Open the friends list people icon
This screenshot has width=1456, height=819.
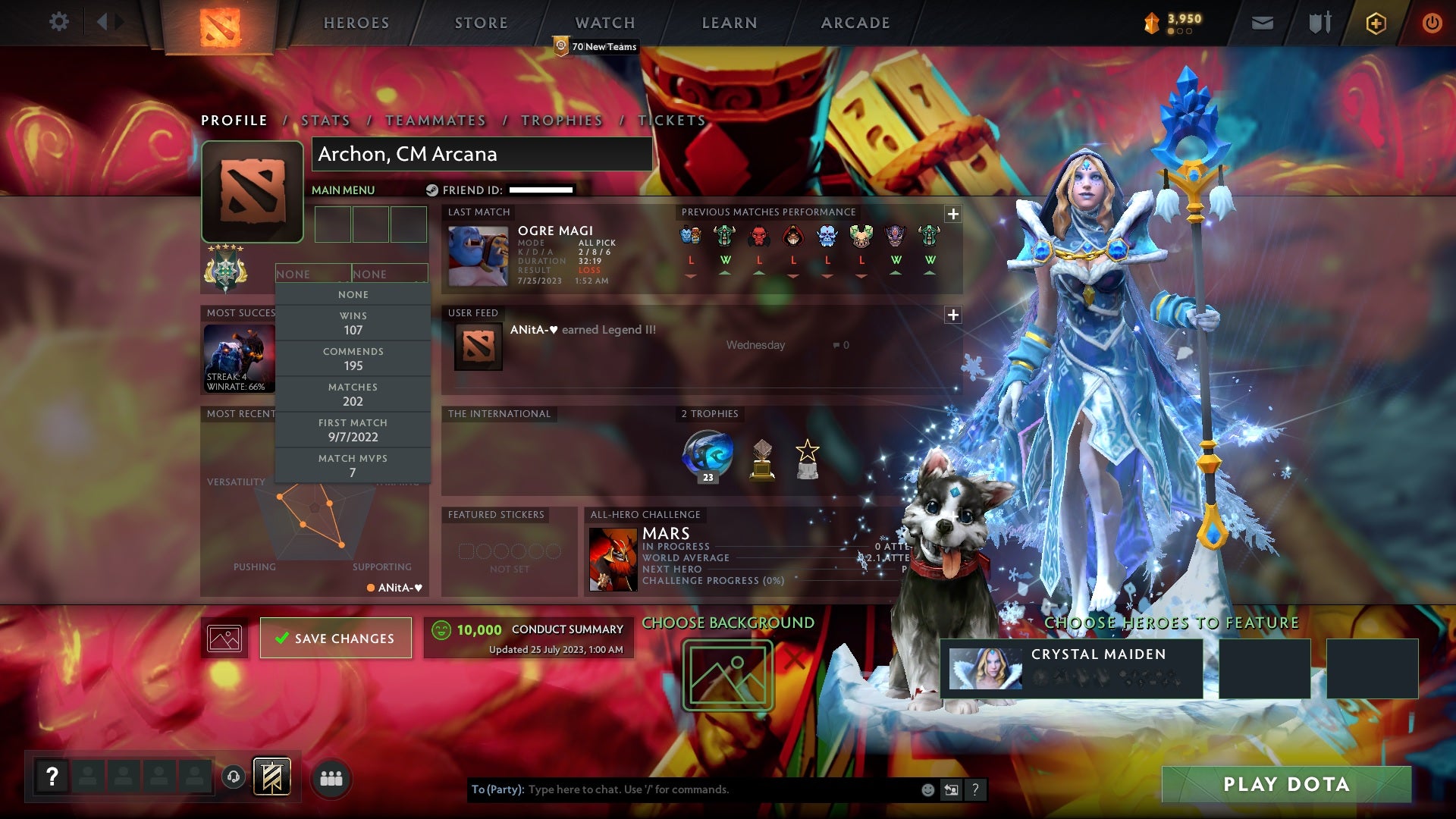[330, 776]
